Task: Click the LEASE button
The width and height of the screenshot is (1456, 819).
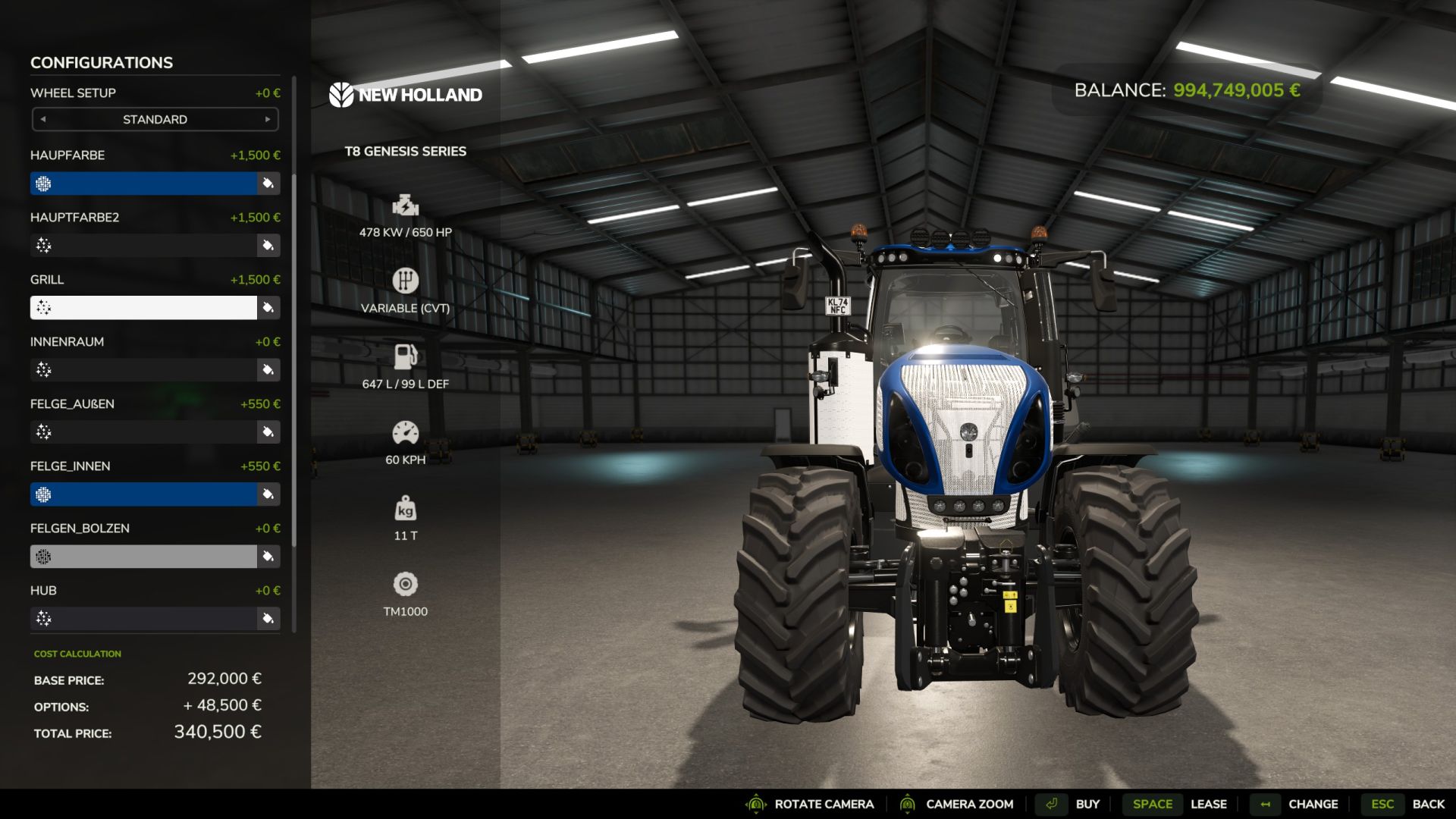Action: point(1209,803)
